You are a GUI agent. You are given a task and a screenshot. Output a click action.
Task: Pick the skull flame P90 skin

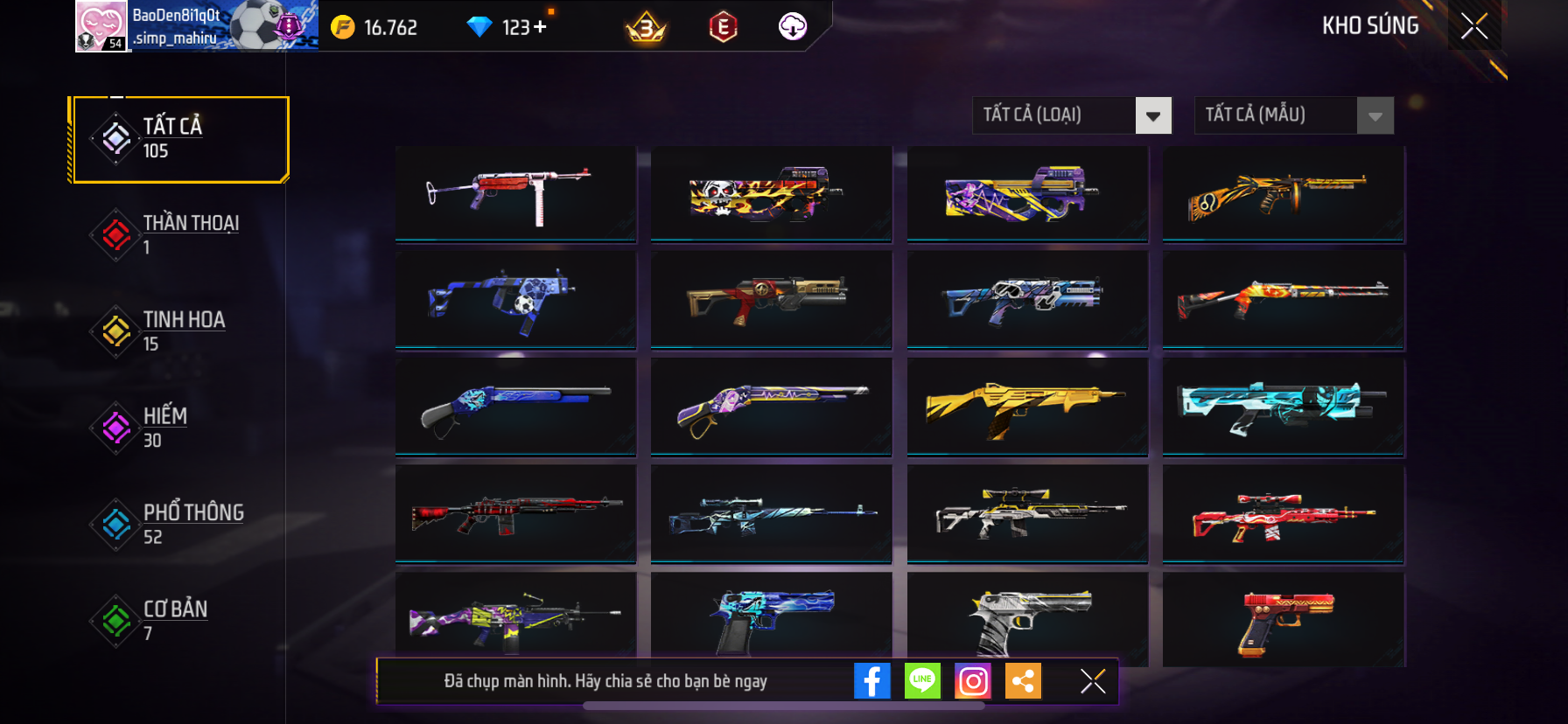pyautogui.click(x=771, y=193)
